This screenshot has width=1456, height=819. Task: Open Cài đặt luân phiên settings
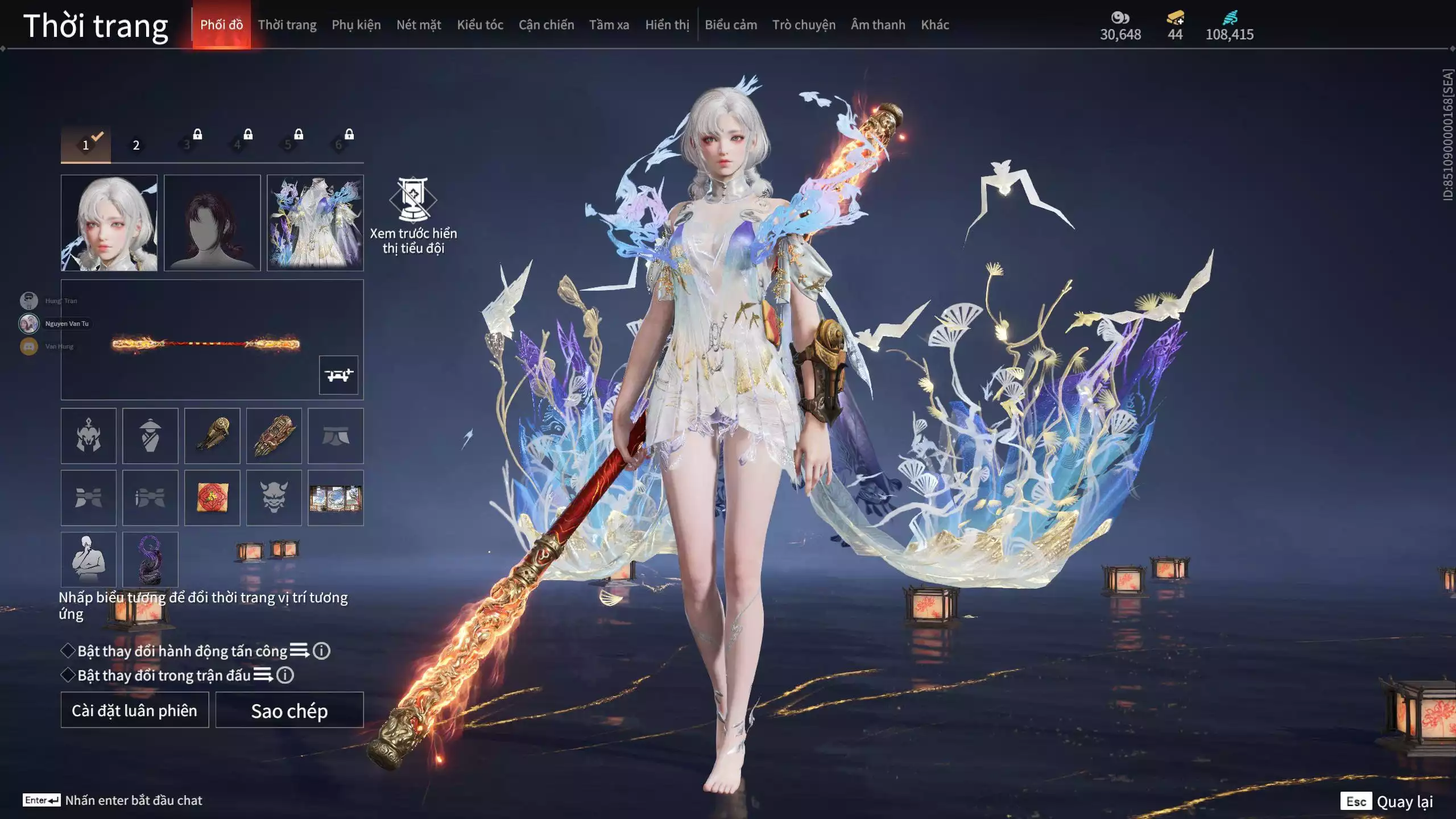pos(135,710)
